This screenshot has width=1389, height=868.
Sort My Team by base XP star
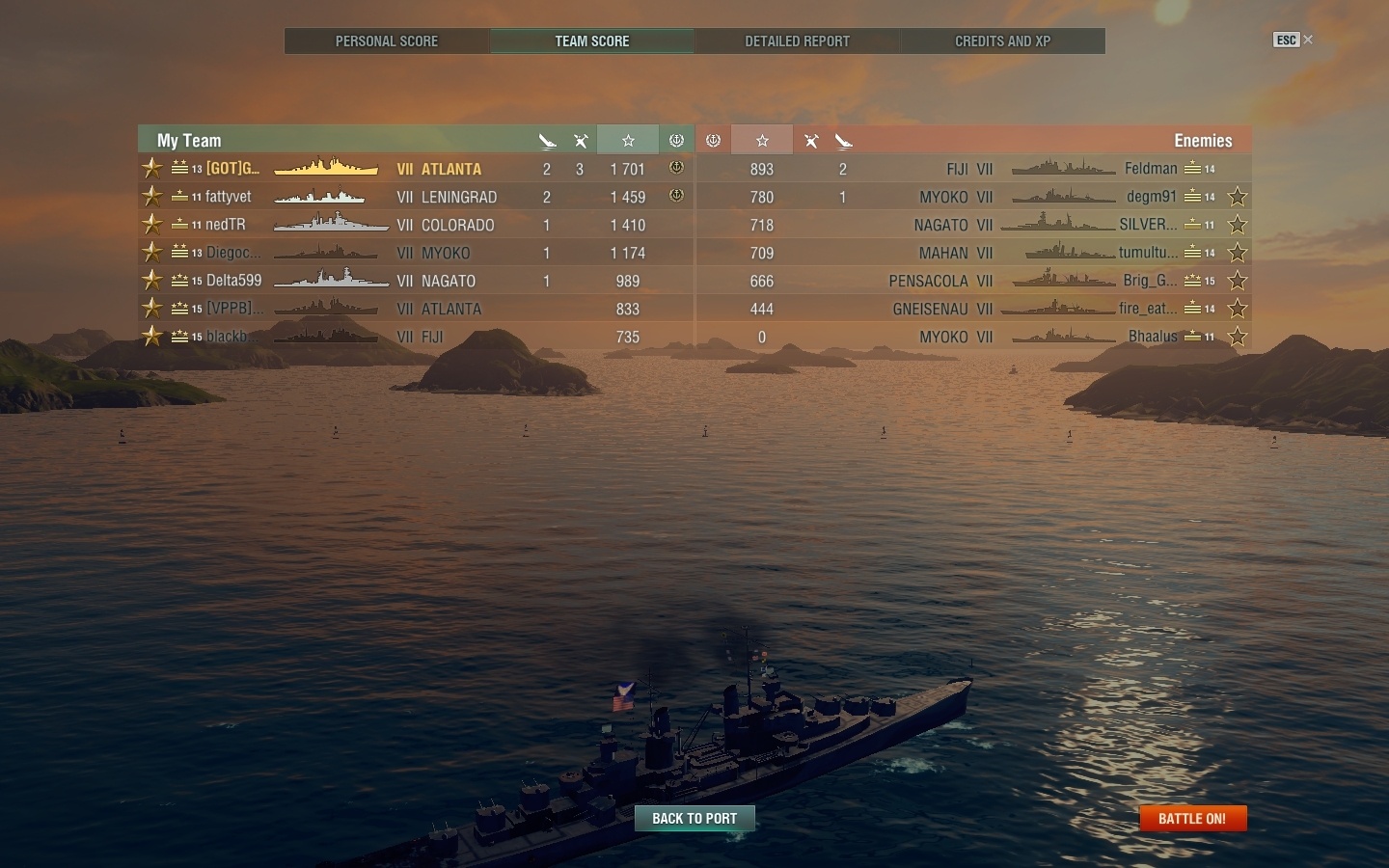click(x=628, y=141)
